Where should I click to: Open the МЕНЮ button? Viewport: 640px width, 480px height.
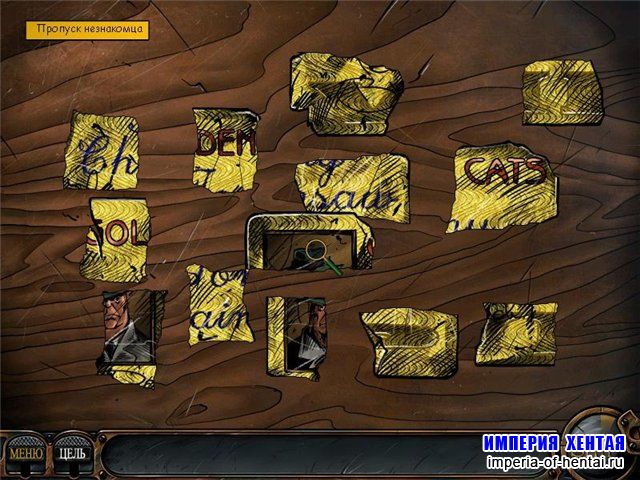(25, 453)
